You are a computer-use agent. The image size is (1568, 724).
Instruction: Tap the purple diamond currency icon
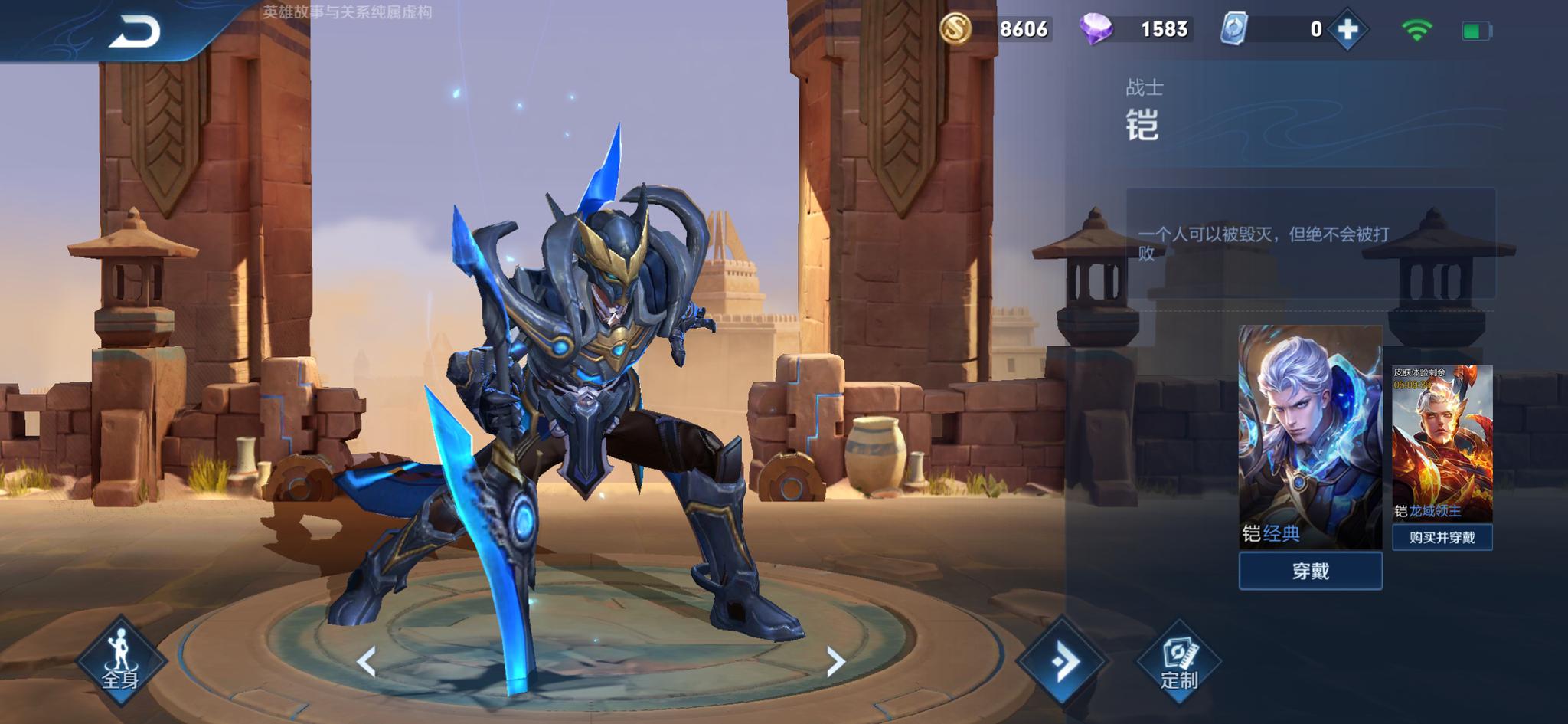pos(1096,29)
